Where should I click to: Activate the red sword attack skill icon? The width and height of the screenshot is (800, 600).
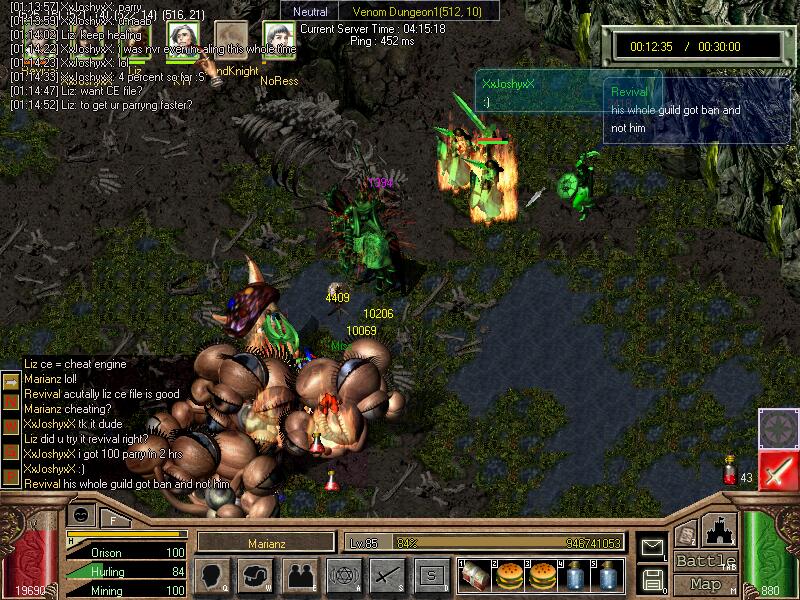coord(776,471)
